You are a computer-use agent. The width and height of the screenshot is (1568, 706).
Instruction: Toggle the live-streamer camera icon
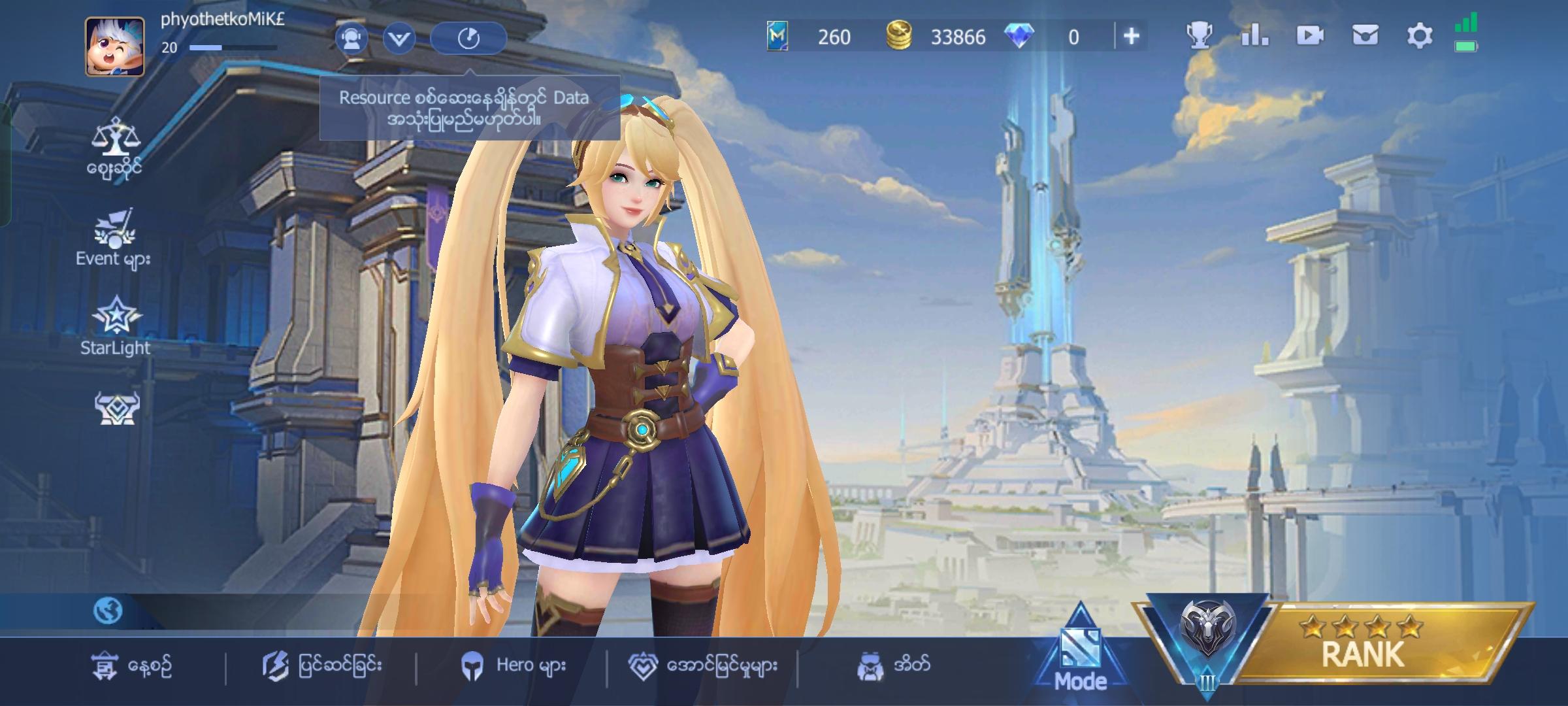click(x=353, y=38)
